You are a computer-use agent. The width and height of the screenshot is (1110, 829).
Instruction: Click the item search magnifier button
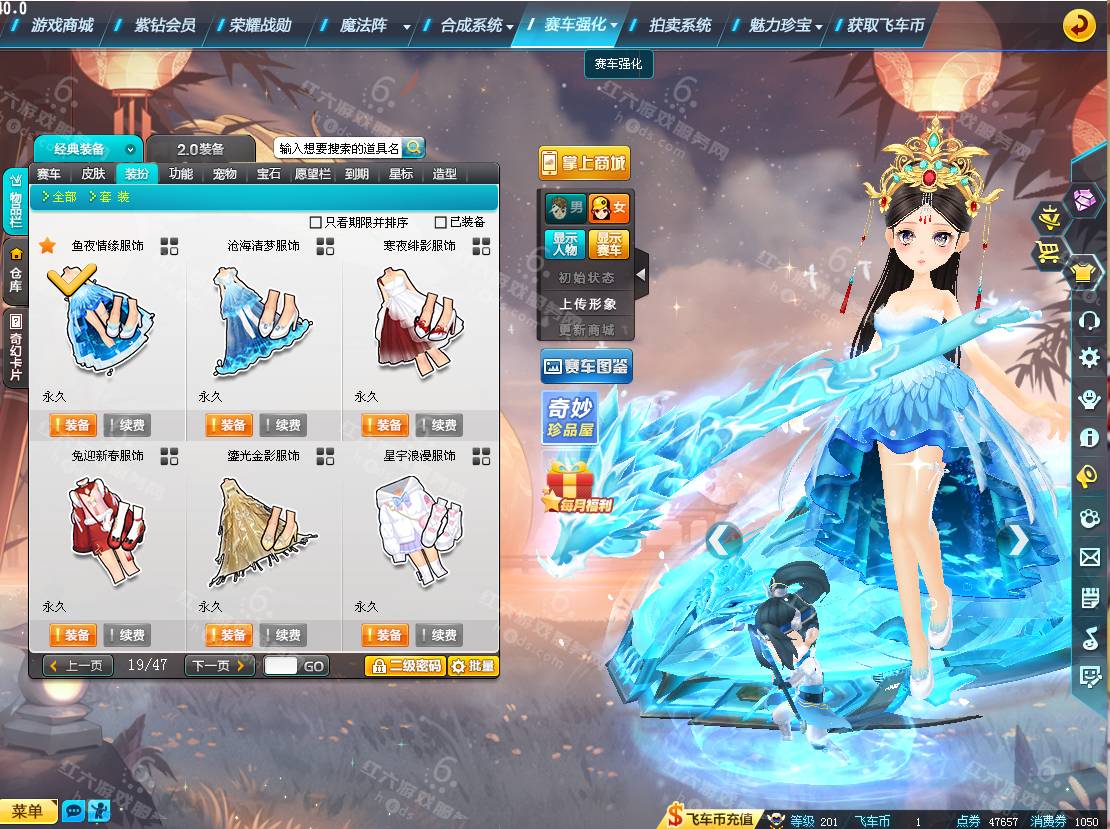[412, 148]
